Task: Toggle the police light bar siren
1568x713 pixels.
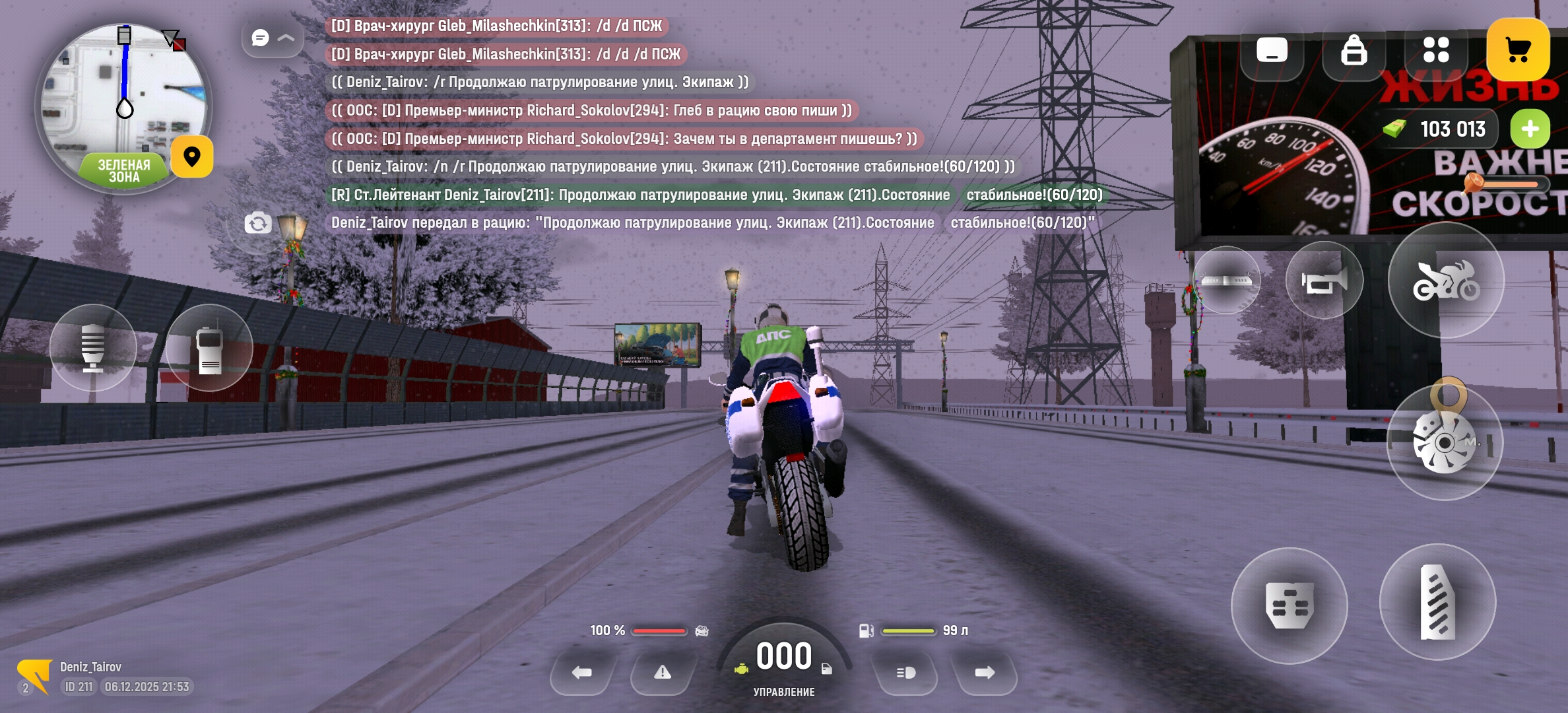Action: 1227,281
